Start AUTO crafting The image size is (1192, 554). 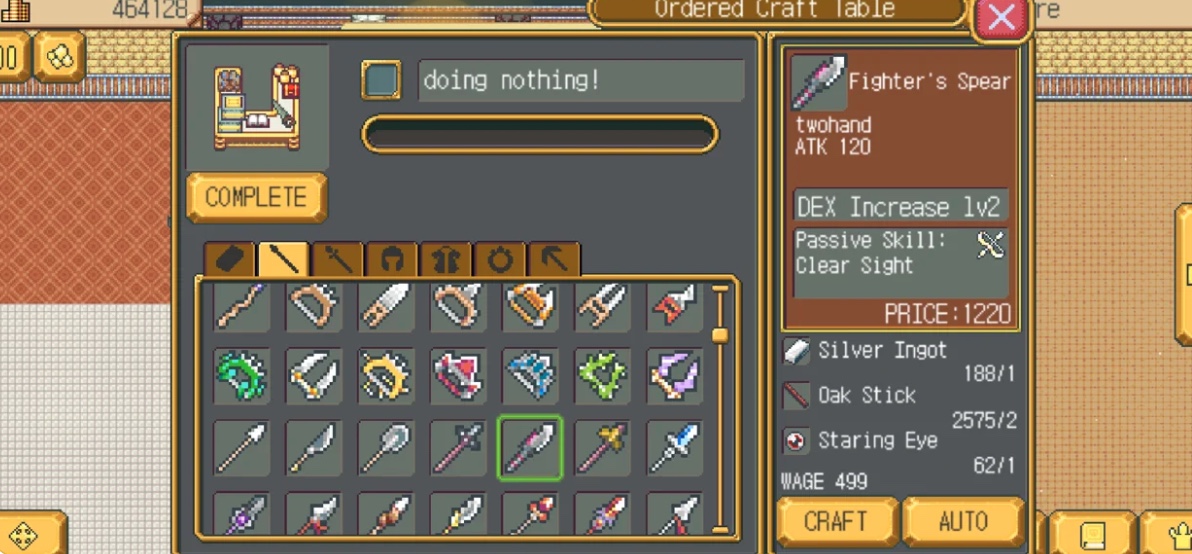(x=963, y=521)
